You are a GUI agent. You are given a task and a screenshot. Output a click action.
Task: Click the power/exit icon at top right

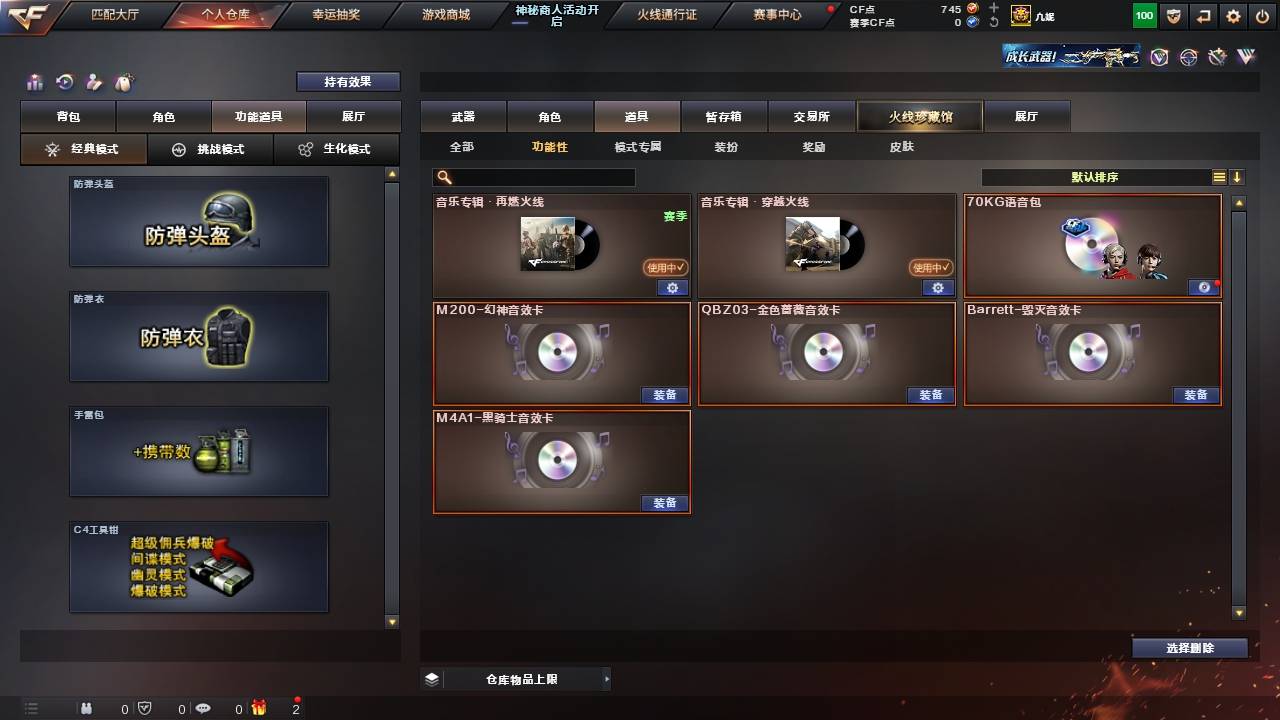coord(1262,15)
